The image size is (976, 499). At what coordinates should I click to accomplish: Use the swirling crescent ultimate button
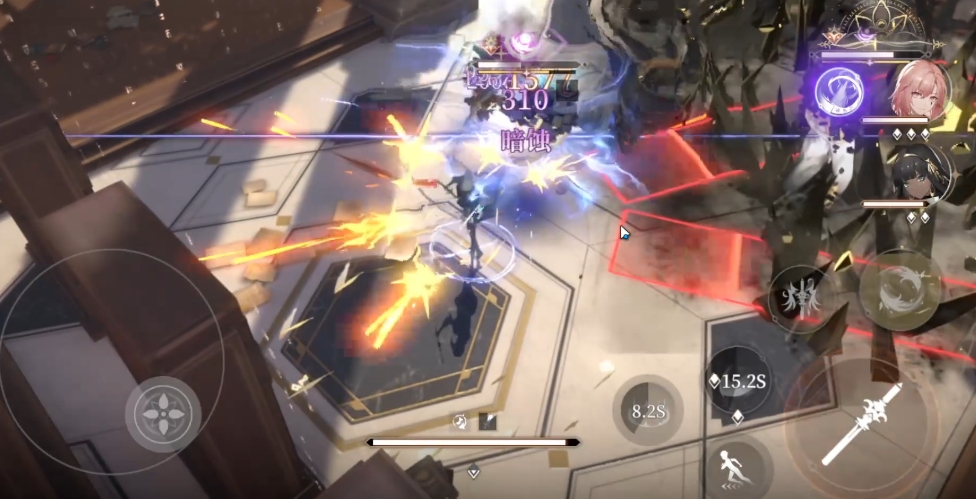click(899, 289)
